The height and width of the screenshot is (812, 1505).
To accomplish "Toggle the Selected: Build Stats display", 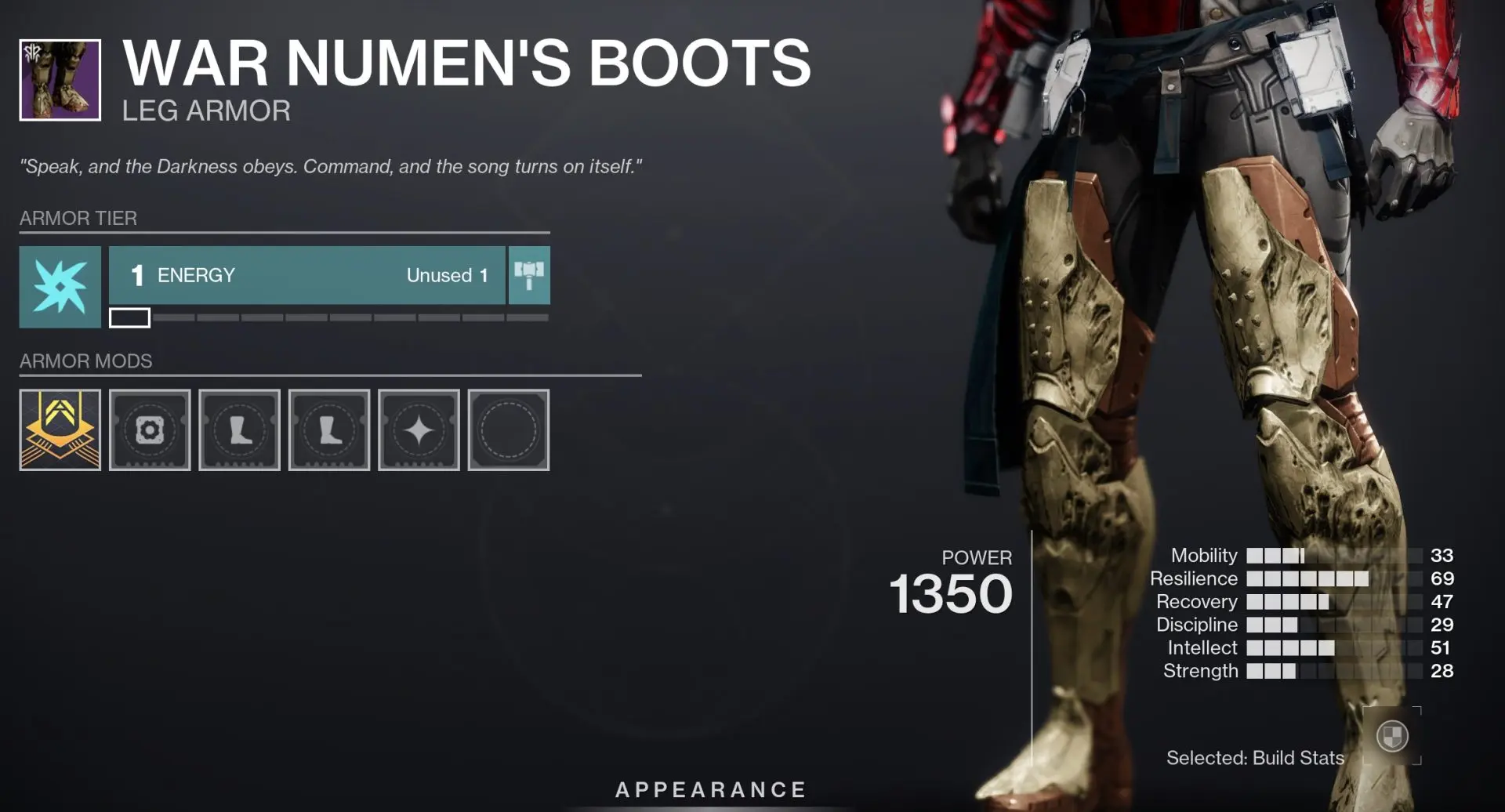I will coord(1256,758).
